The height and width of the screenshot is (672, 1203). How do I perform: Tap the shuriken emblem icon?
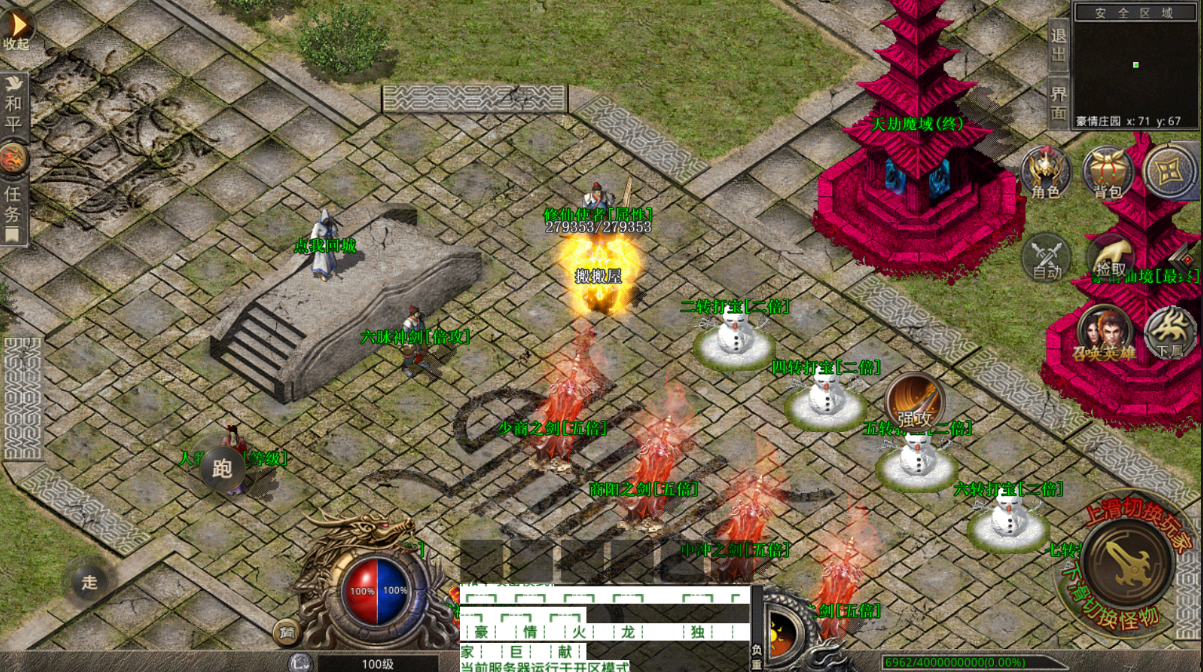[1169, 172]
